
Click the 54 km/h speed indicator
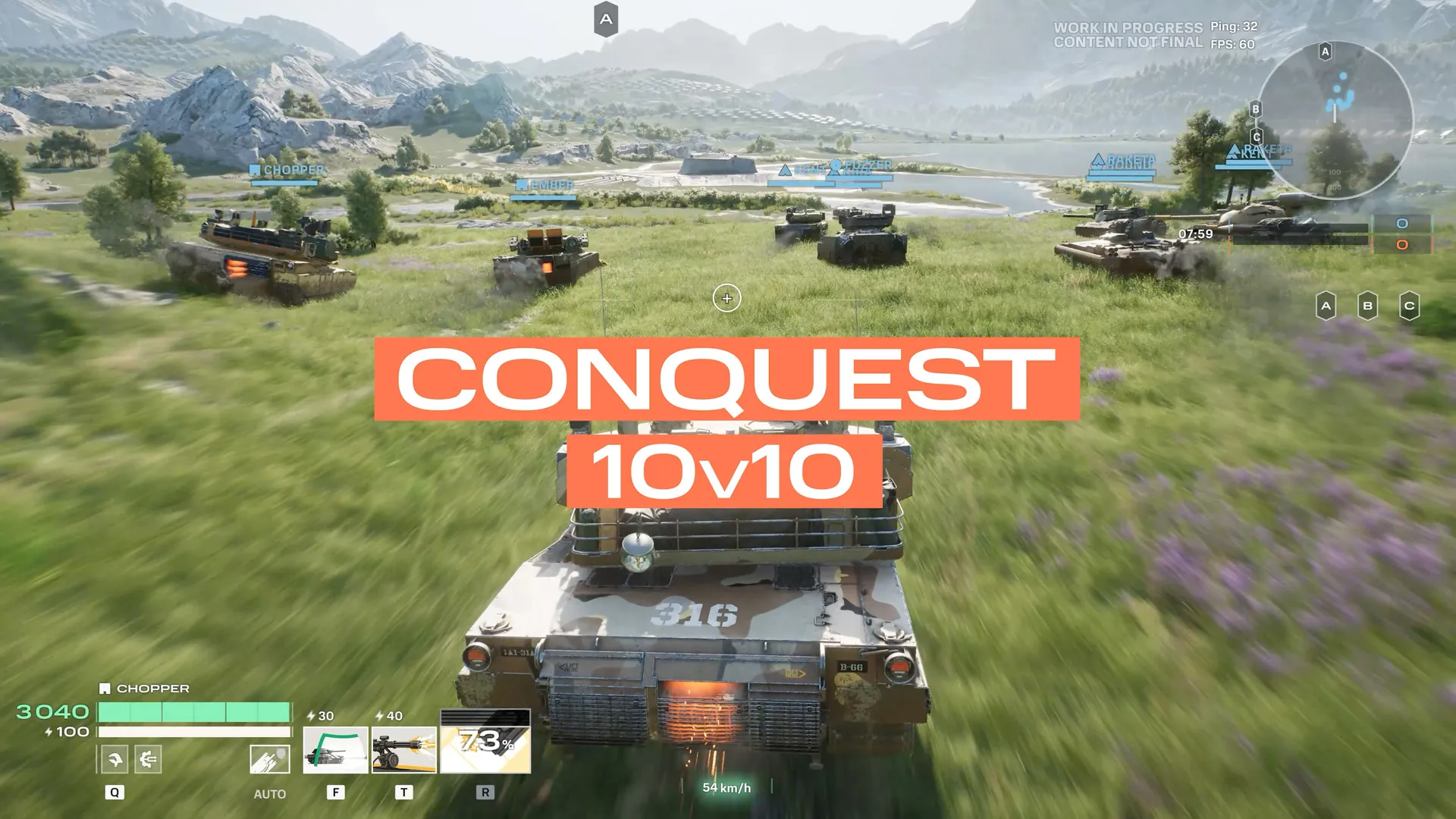point(726,789)
